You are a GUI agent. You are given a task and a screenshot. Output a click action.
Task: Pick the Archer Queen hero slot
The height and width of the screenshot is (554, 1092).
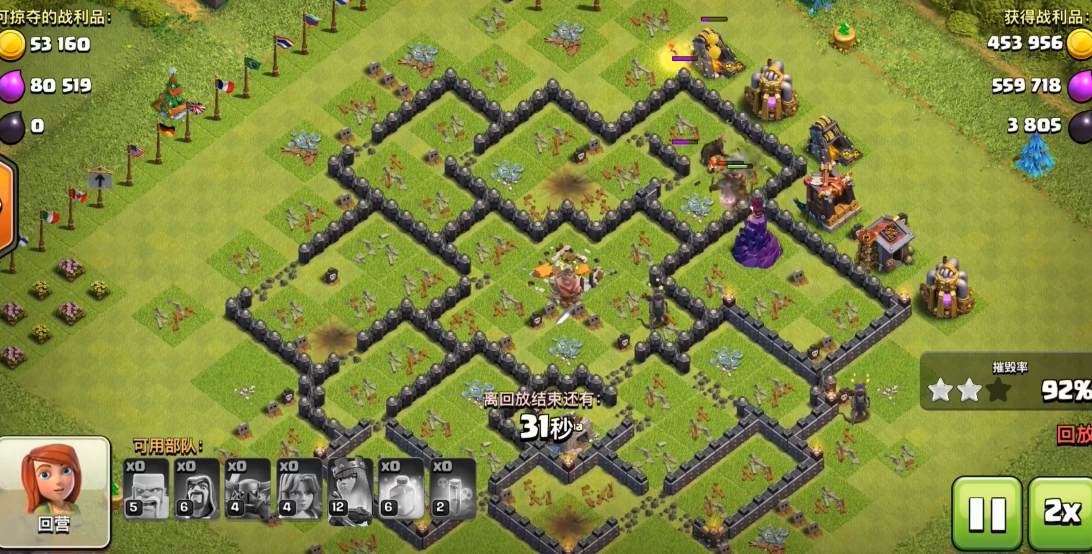pos(349,489)
